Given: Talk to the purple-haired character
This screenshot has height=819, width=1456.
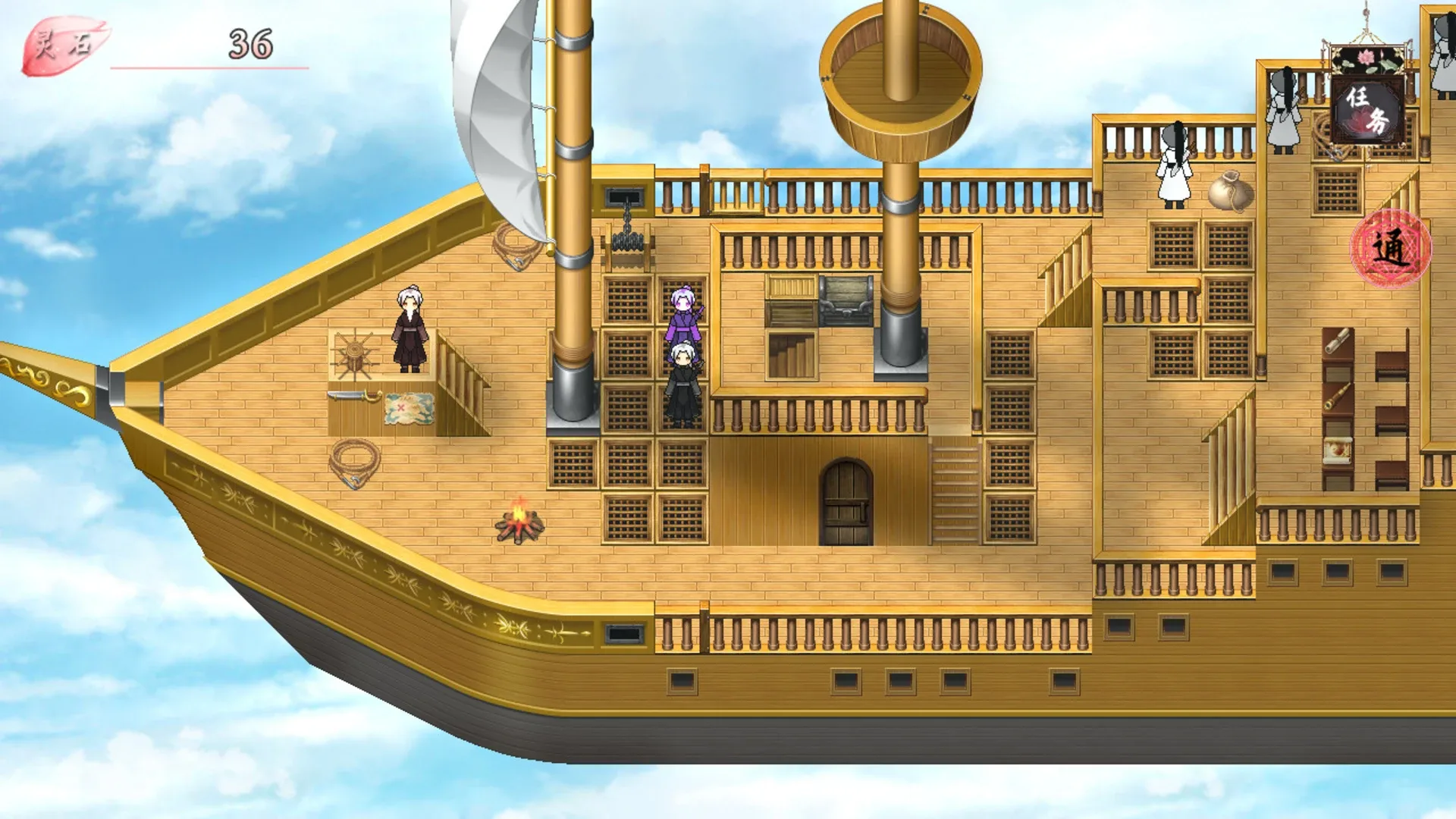Looking at the screenshot, I should (x=682, y=311).
